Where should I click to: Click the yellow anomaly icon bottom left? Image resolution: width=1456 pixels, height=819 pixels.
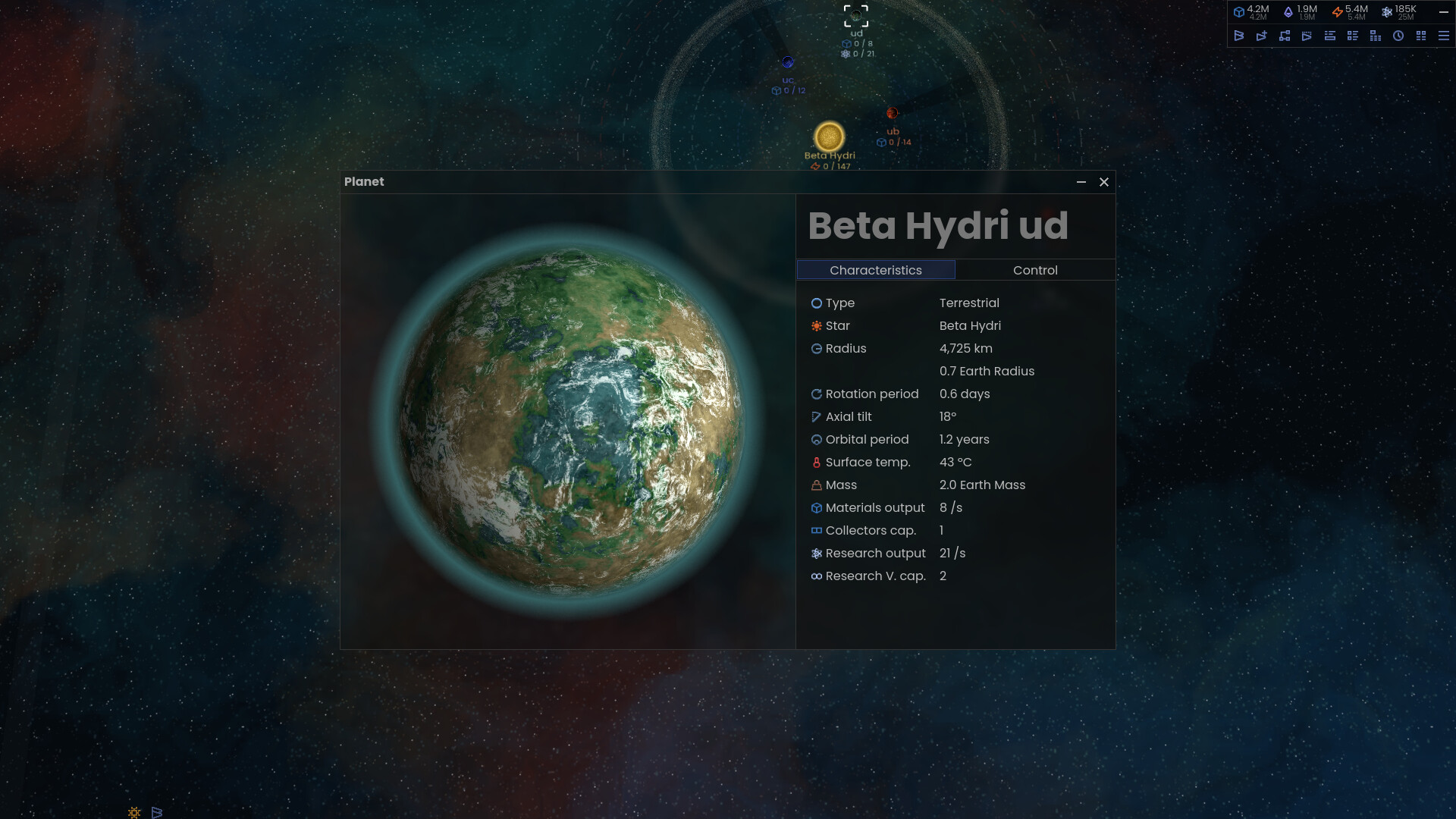pos(133,812)
